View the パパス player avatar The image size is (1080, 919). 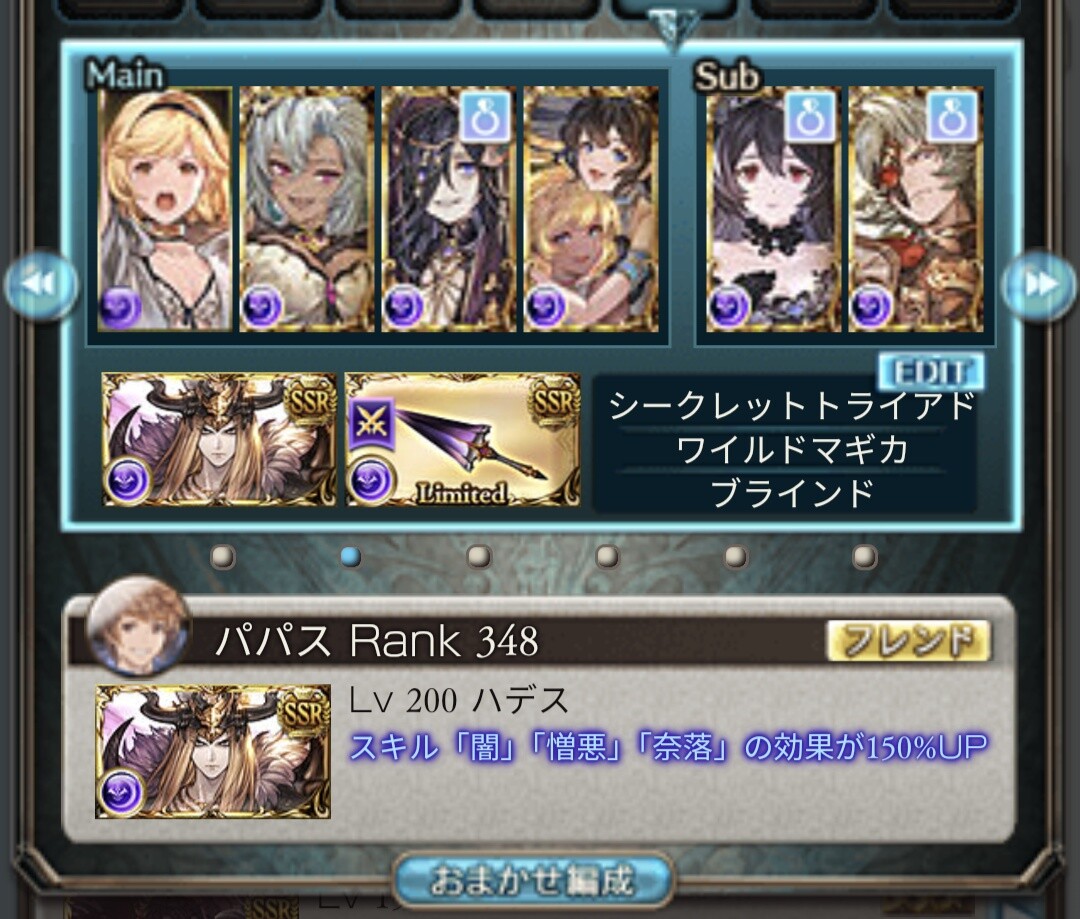tap(138, 626)
